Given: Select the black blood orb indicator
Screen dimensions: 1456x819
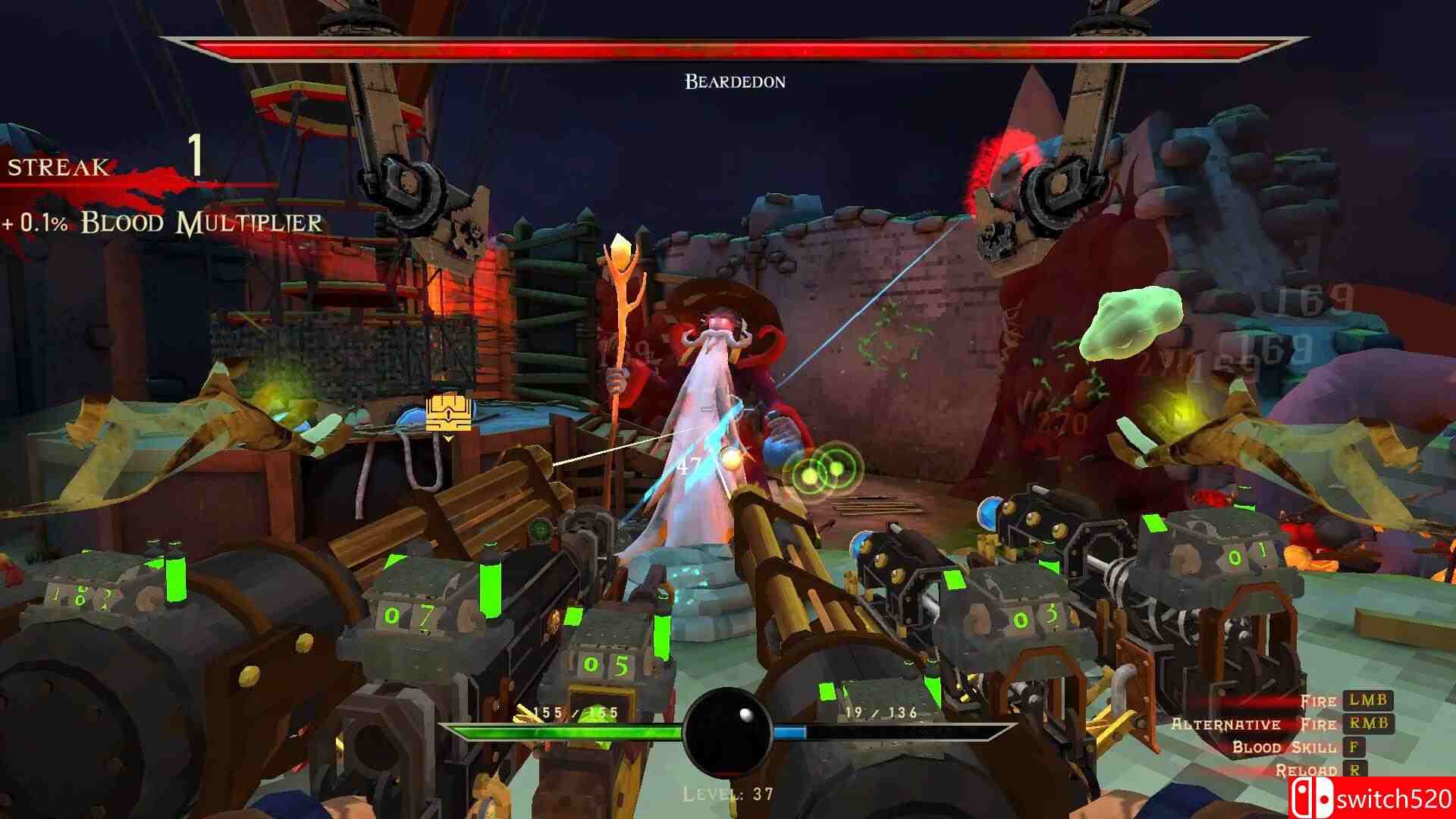Looking at the screenshot, I should [x=730, y=732].
